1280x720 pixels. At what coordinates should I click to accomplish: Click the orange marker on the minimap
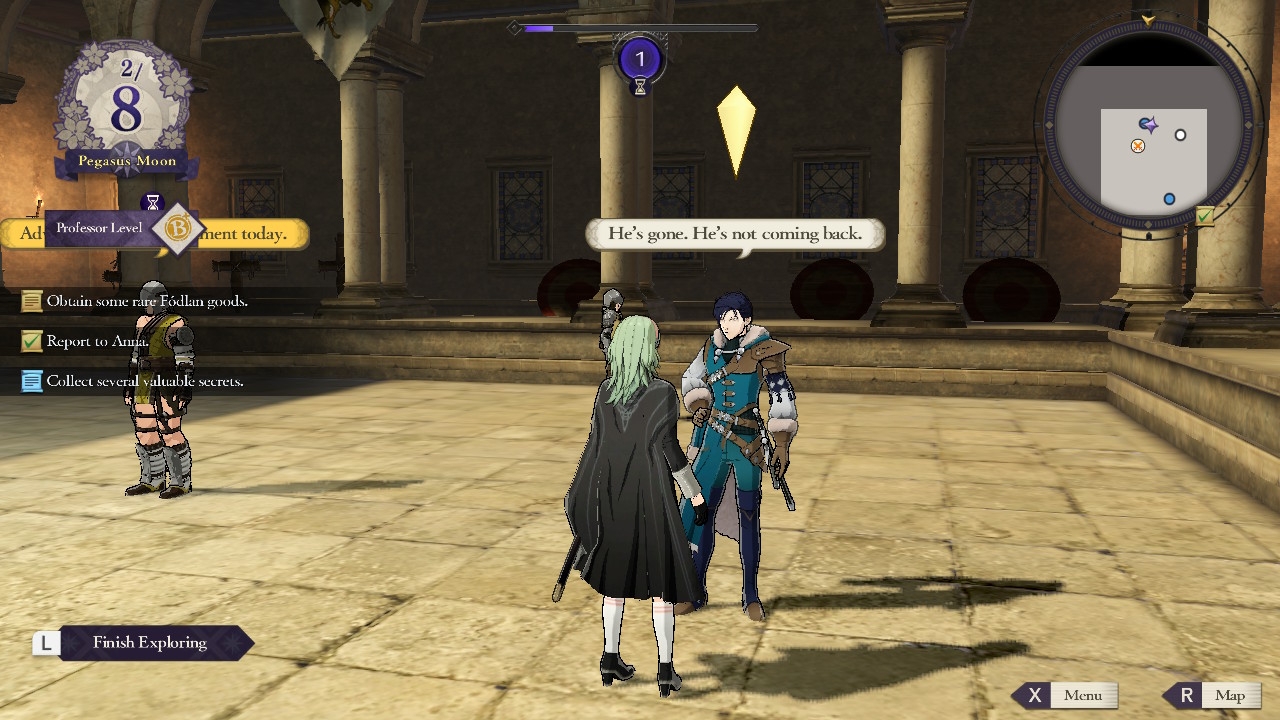[x=1137, y=146]
